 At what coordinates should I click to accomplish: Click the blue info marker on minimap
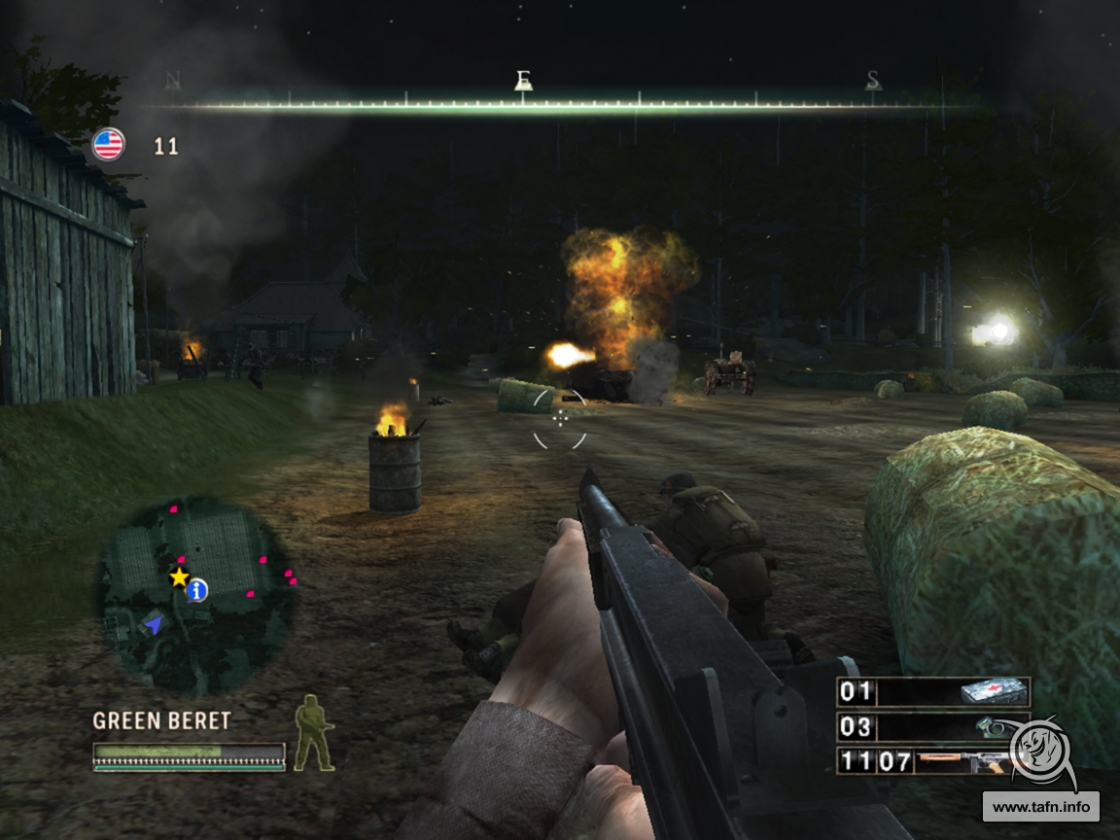[x=198, y=591]
